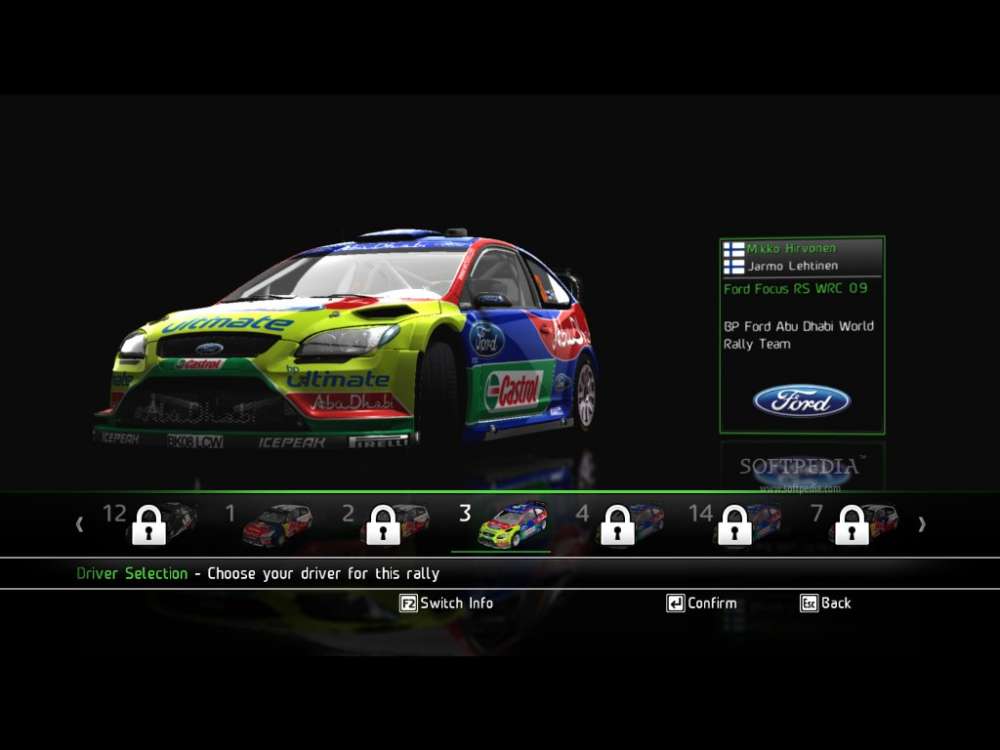Pick the highlighted number 3 Ford Focus

[x=511, y=524]
